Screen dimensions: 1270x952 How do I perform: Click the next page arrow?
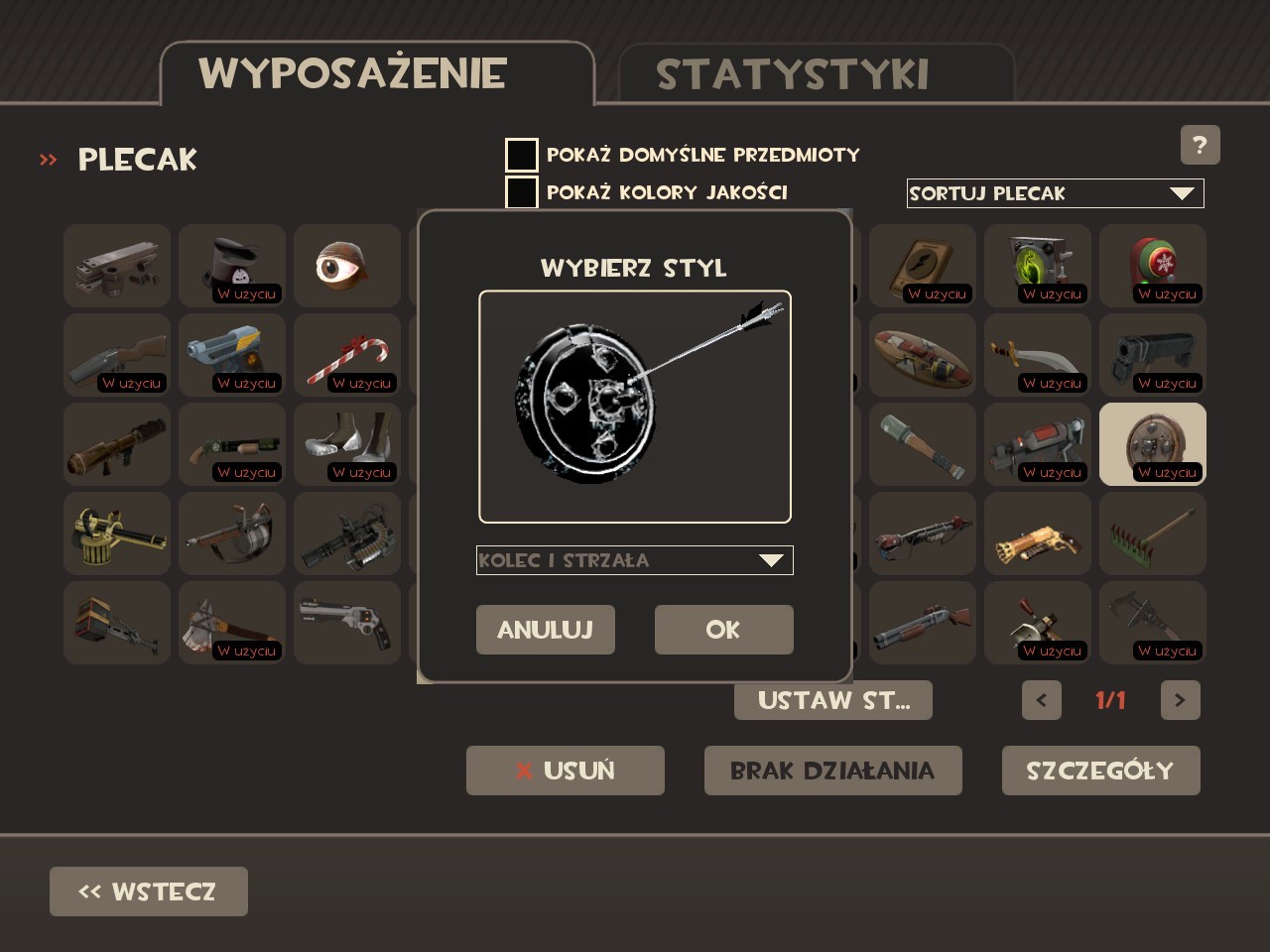pos(1180,700)
